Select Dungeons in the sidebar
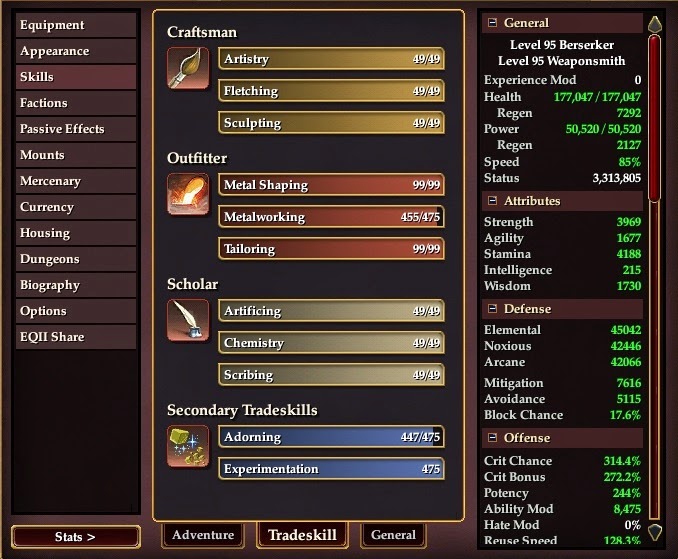The width and height of the screenshot is (678, 559). [76, 259]
